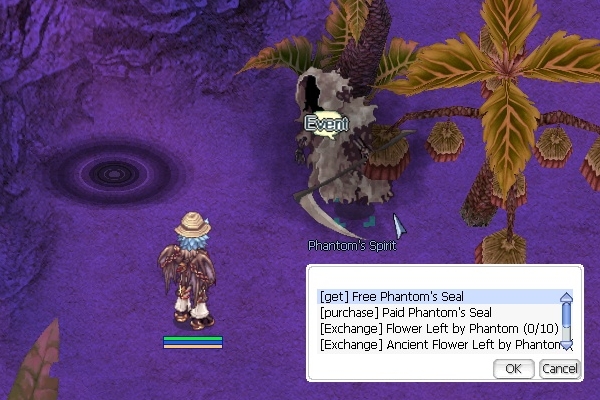This screenshot has height=400, width=600.
Task: Confirm the selection with OK
Action: (513, 369)
